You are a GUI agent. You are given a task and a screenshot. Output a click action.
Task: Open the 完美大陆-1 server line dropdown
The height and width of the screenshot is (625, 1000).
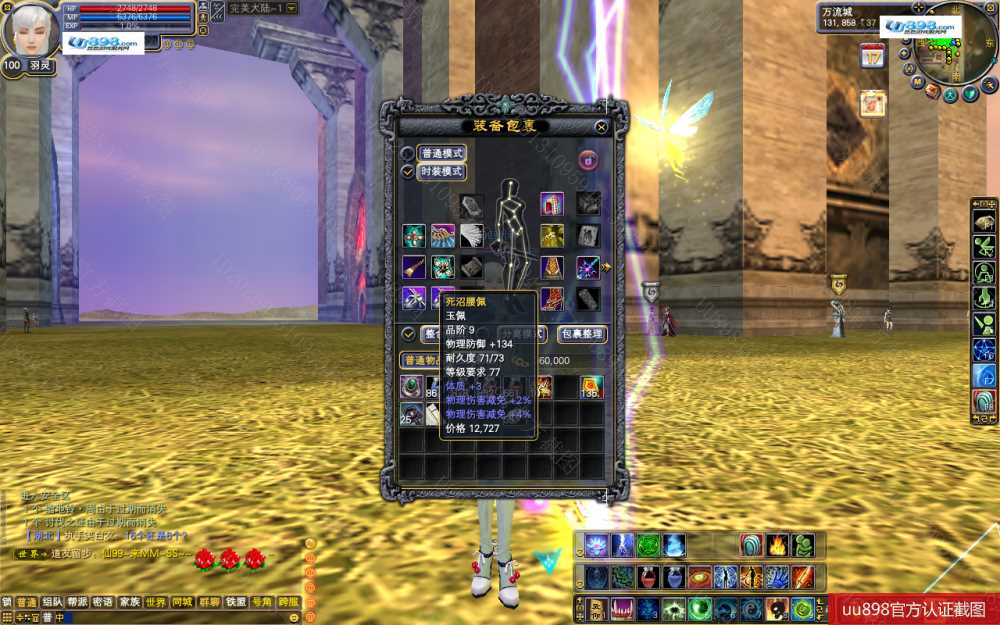pos(291,8)
